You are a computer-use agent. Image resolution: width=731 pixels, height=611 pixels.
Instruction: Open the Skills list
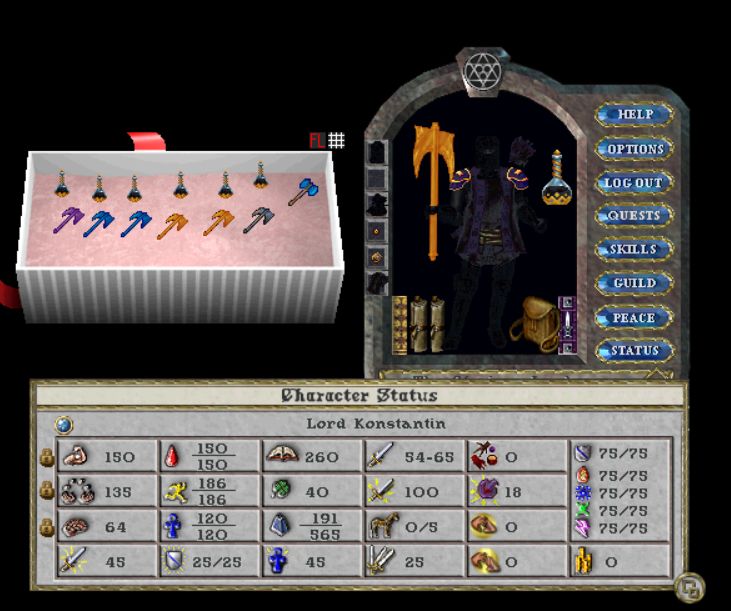[x=634, y=249]
